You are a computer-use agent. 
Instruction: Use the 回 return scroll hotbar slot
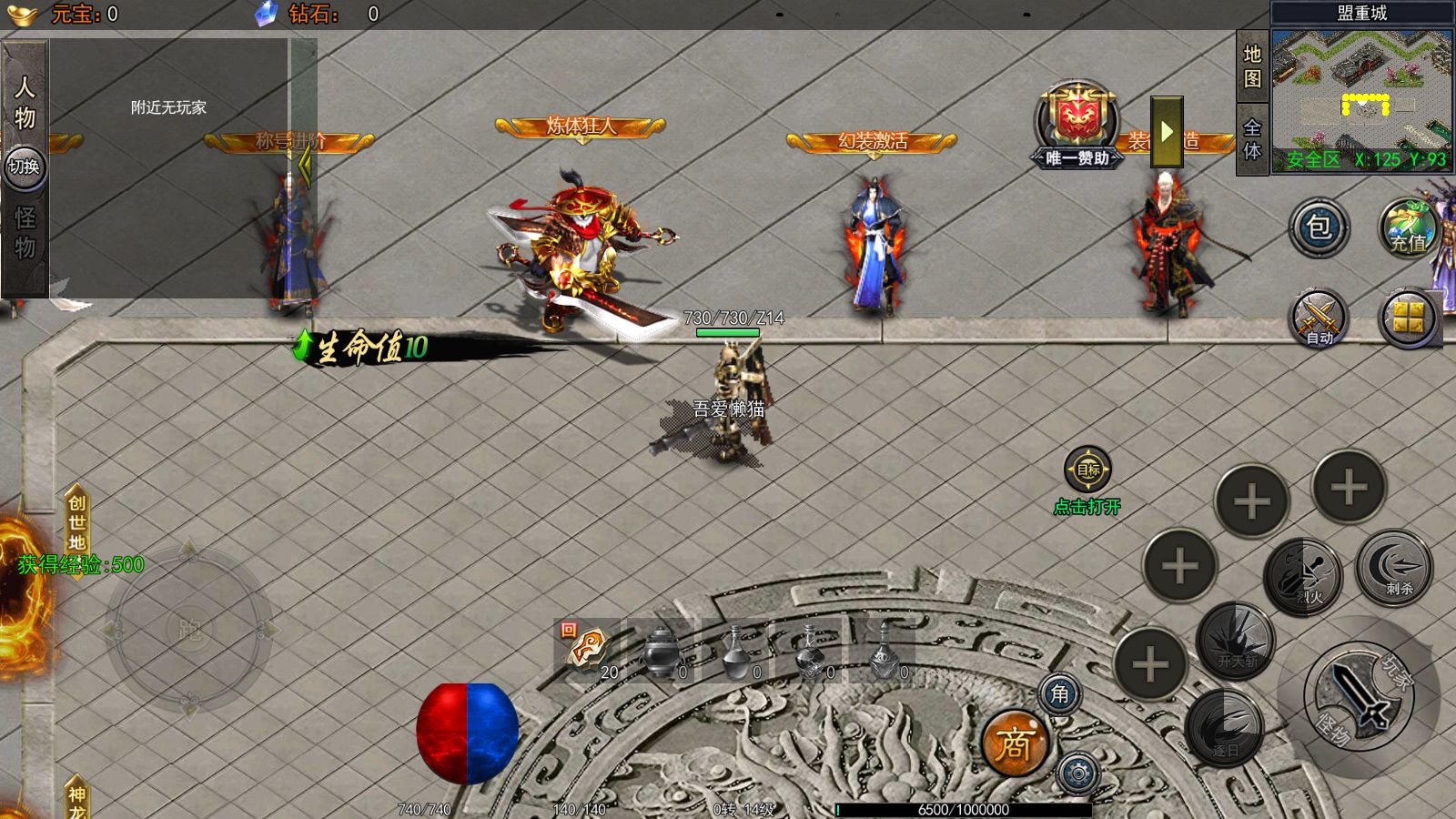(x=588, y=650)
